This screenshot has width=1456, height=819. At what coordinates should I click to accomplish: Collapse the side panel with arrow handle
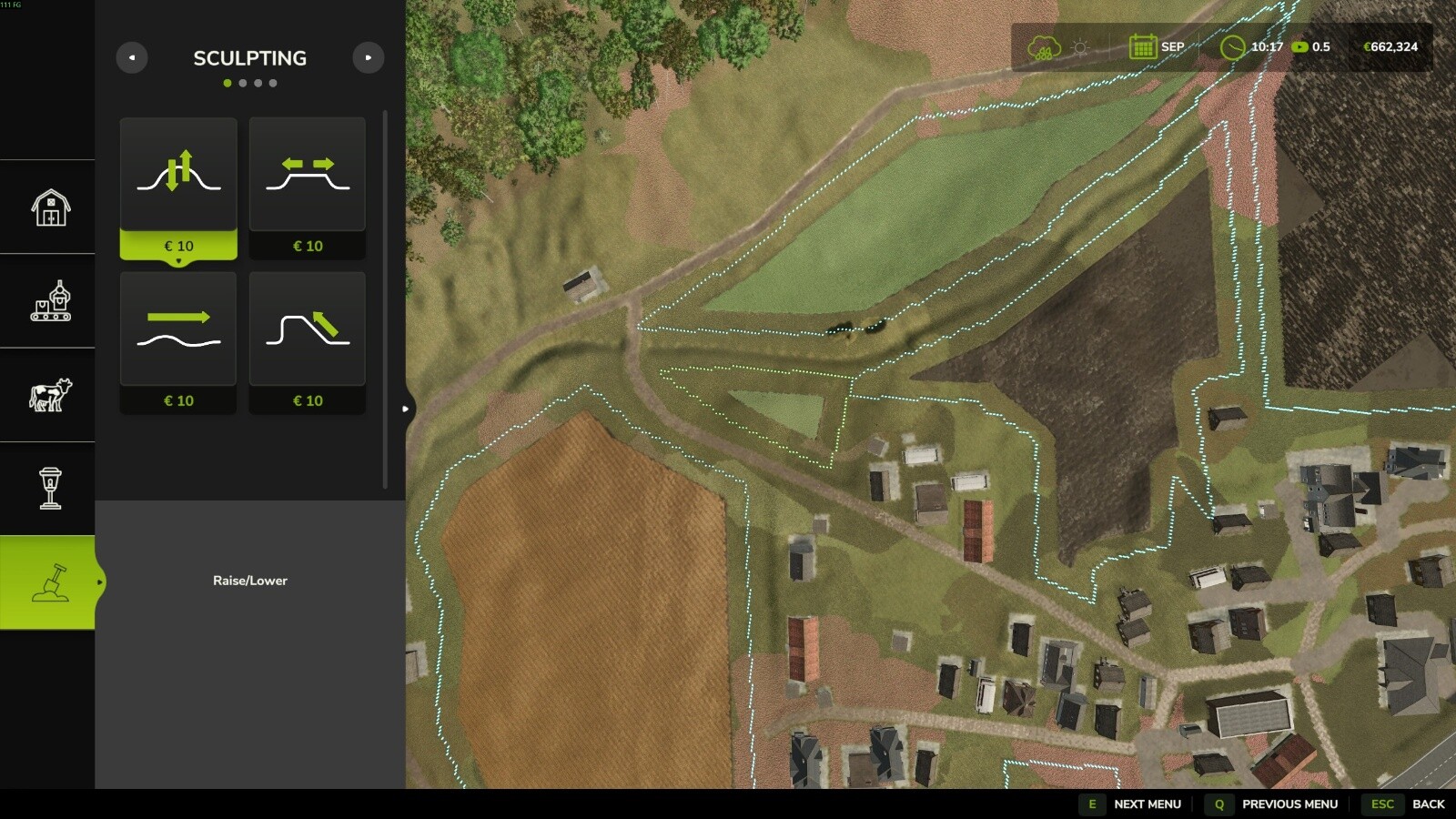pyautogui.click(x=406, y=409)
